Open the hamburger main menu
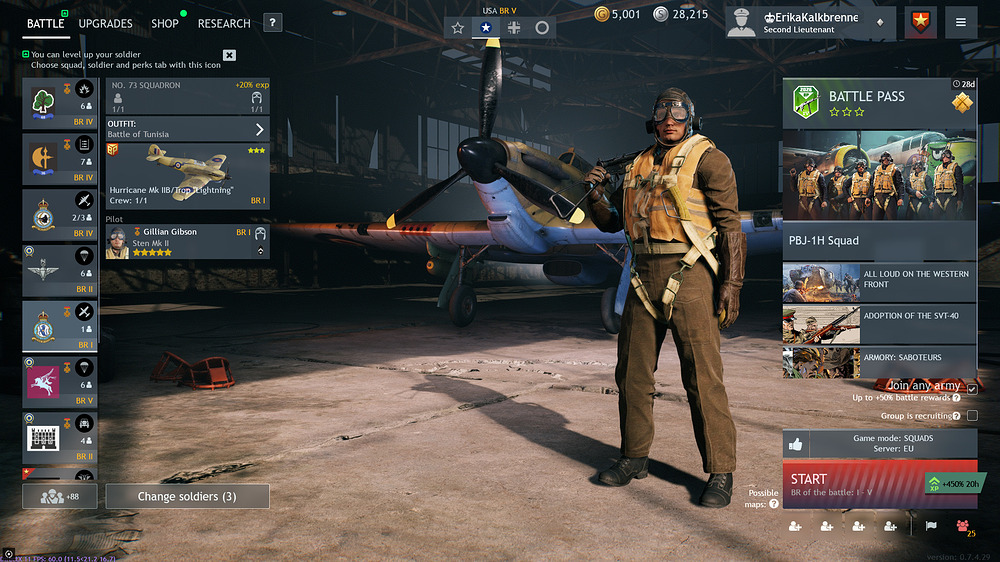The image size is (1000, 562). (961, 22)
